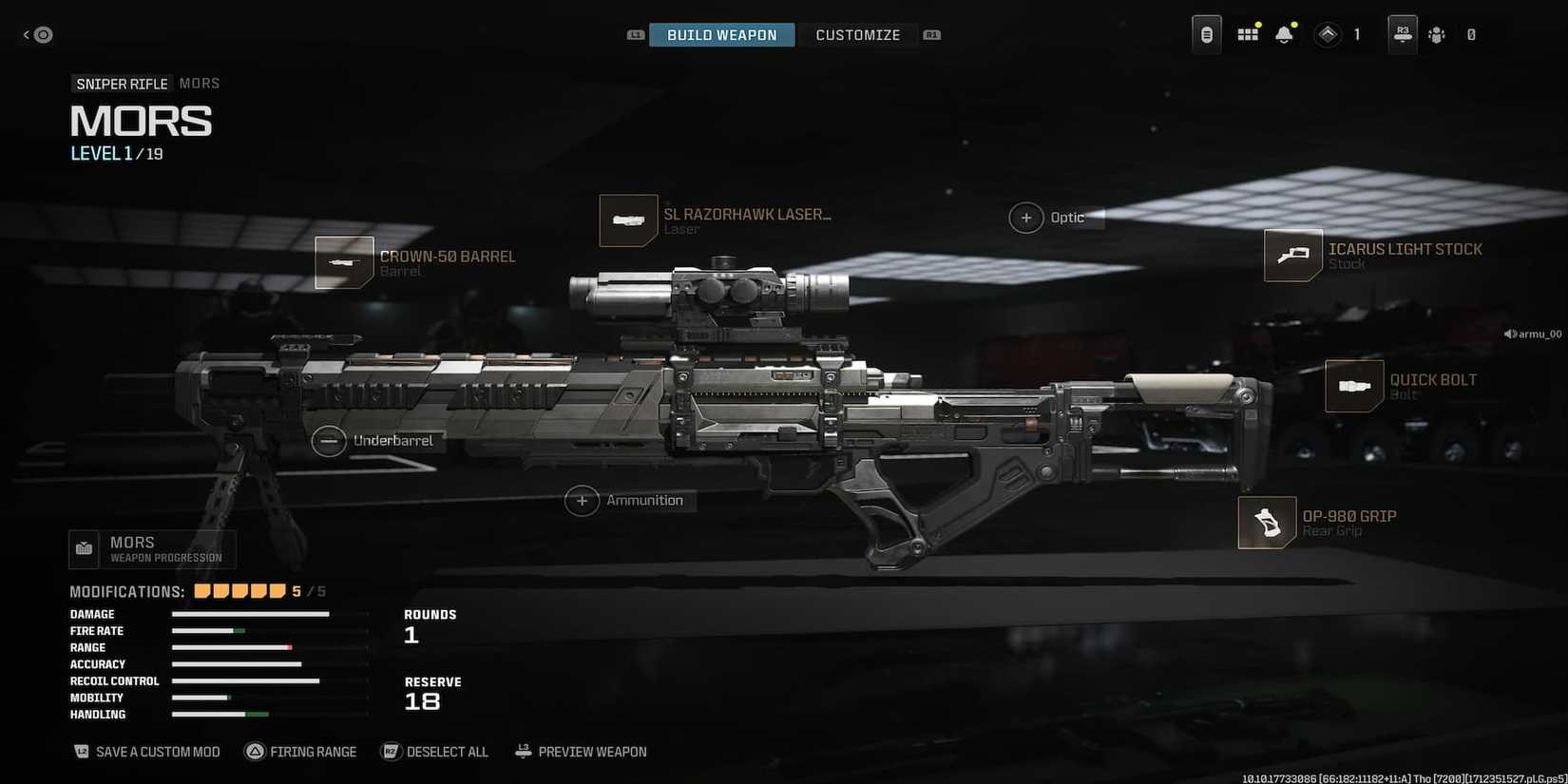Open the Optic plus expander
The height and width of the screenshot is (784, 1568).
pyautogui.click(x=1026, y=217)
